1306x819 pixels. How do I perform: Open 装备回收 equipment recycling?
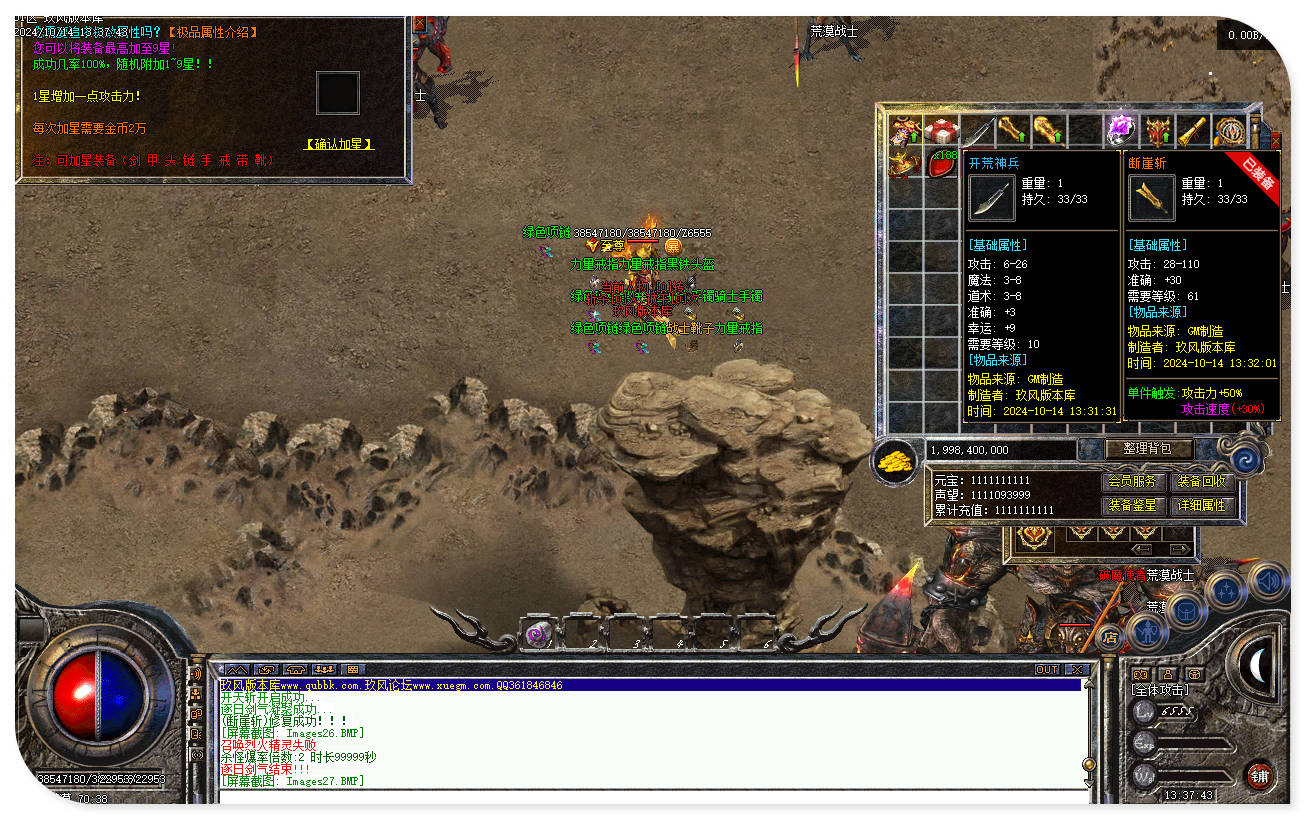pyautogui.click(x=1202, y=482)
